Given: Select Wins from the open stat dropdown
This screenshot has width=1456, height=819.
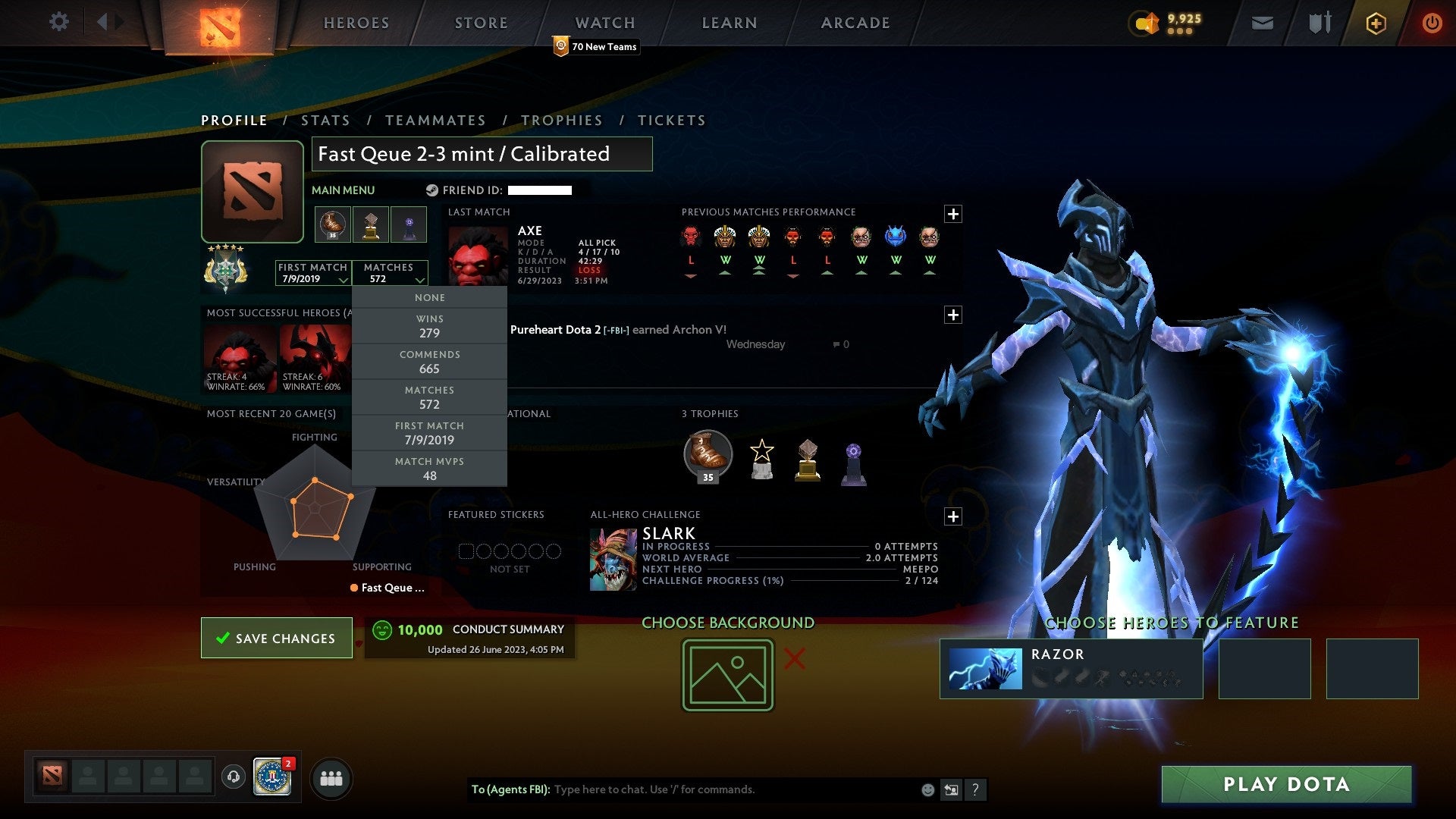Looking at the screenshot, I should 429,326.
